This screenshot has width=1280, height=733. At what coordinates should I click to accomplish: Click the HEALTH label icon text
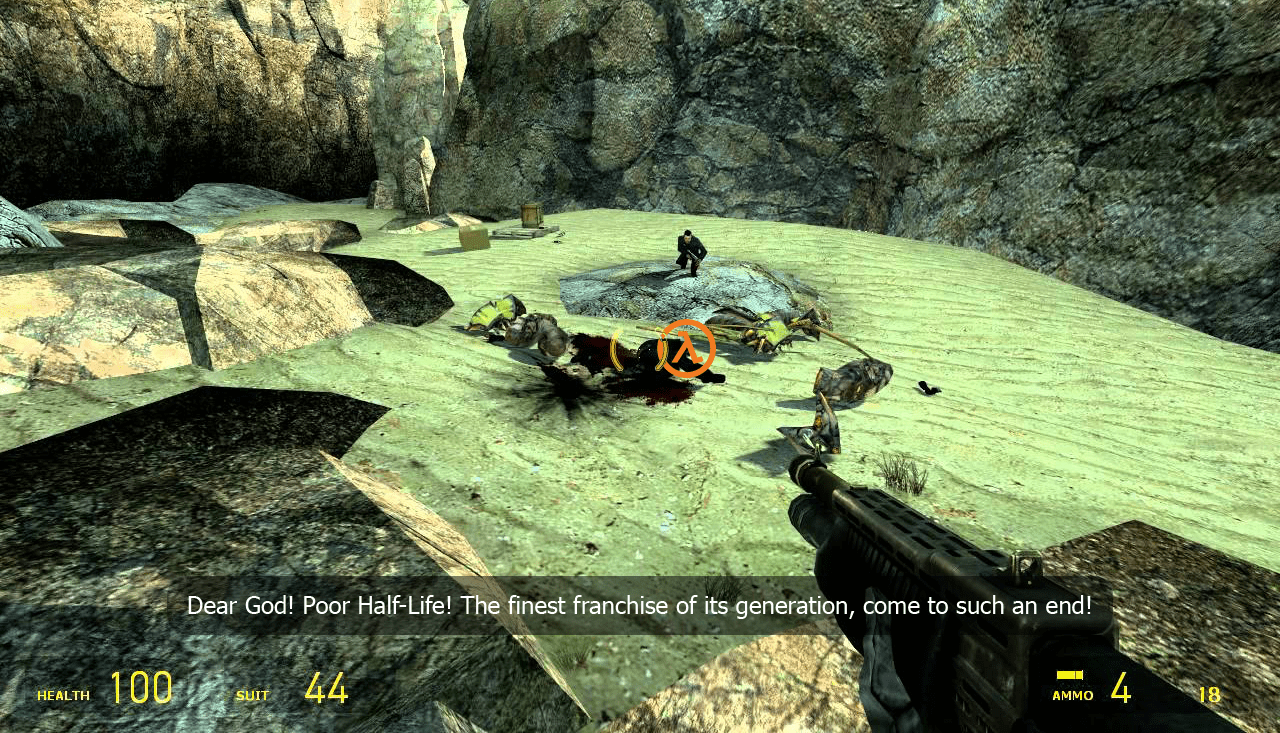pos(62,694)
